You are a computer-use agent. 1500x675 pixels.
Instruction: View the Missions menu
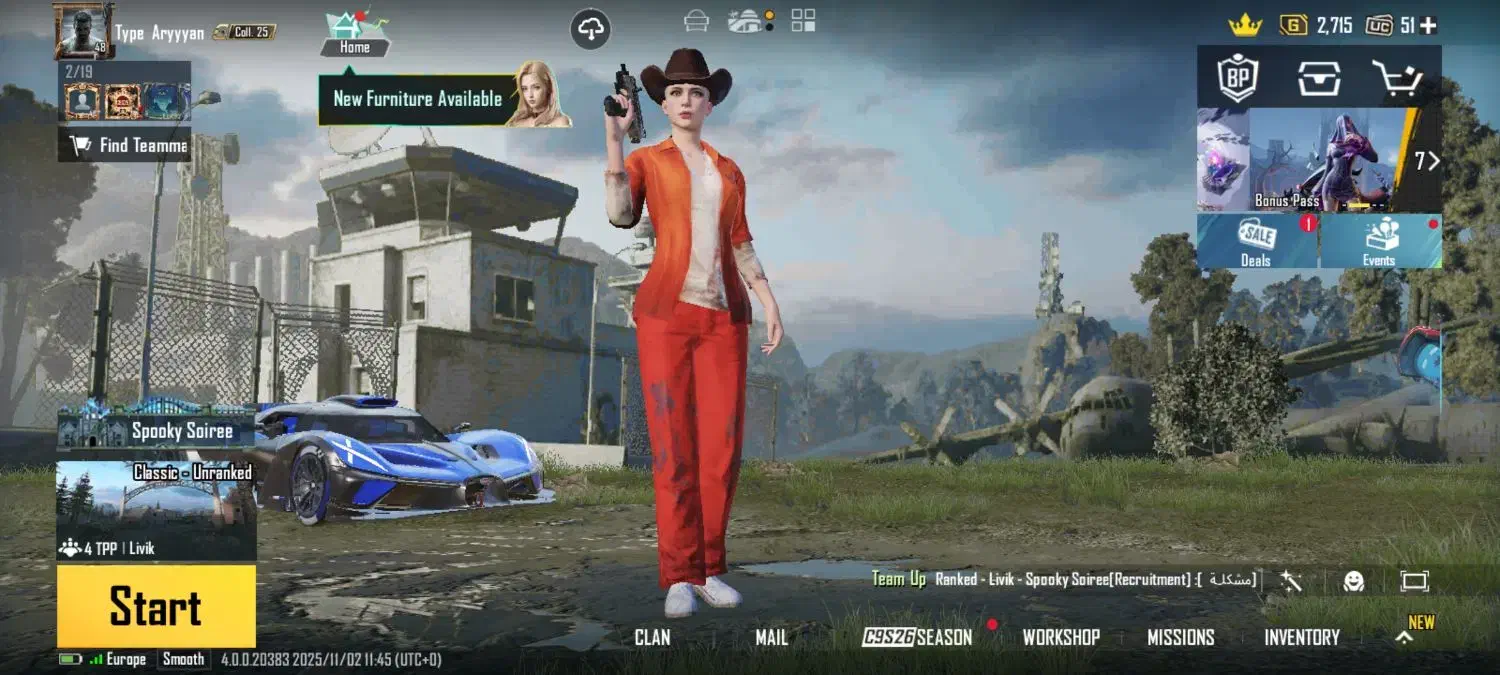pyautogui.click(x=1180, y=637)
